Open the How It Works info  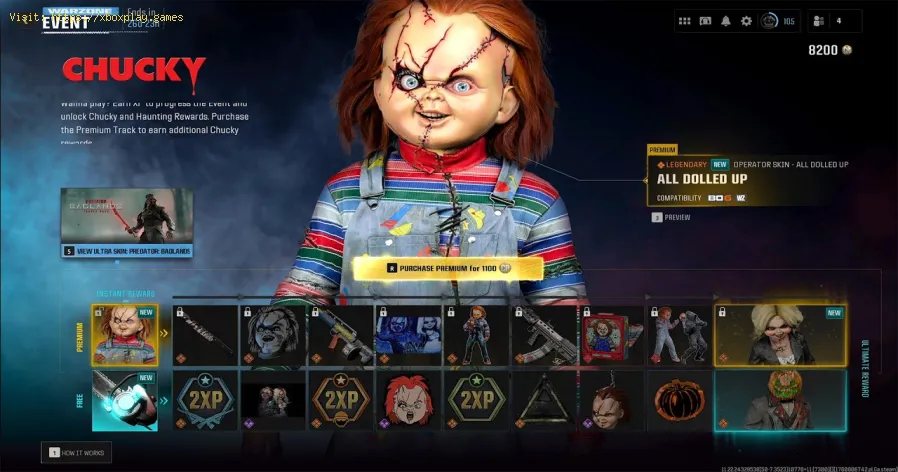pyautogui.click(x=76, y=453)
